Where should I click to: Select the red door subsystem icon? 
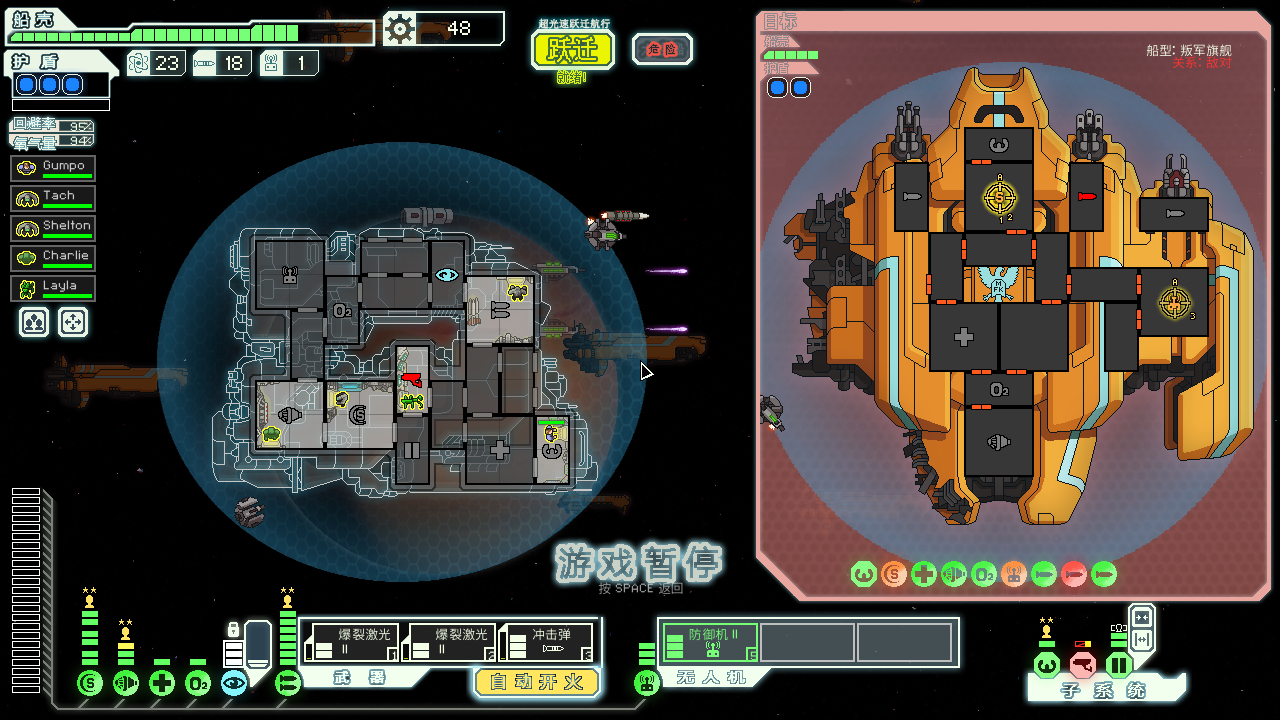pos(1082,664)
